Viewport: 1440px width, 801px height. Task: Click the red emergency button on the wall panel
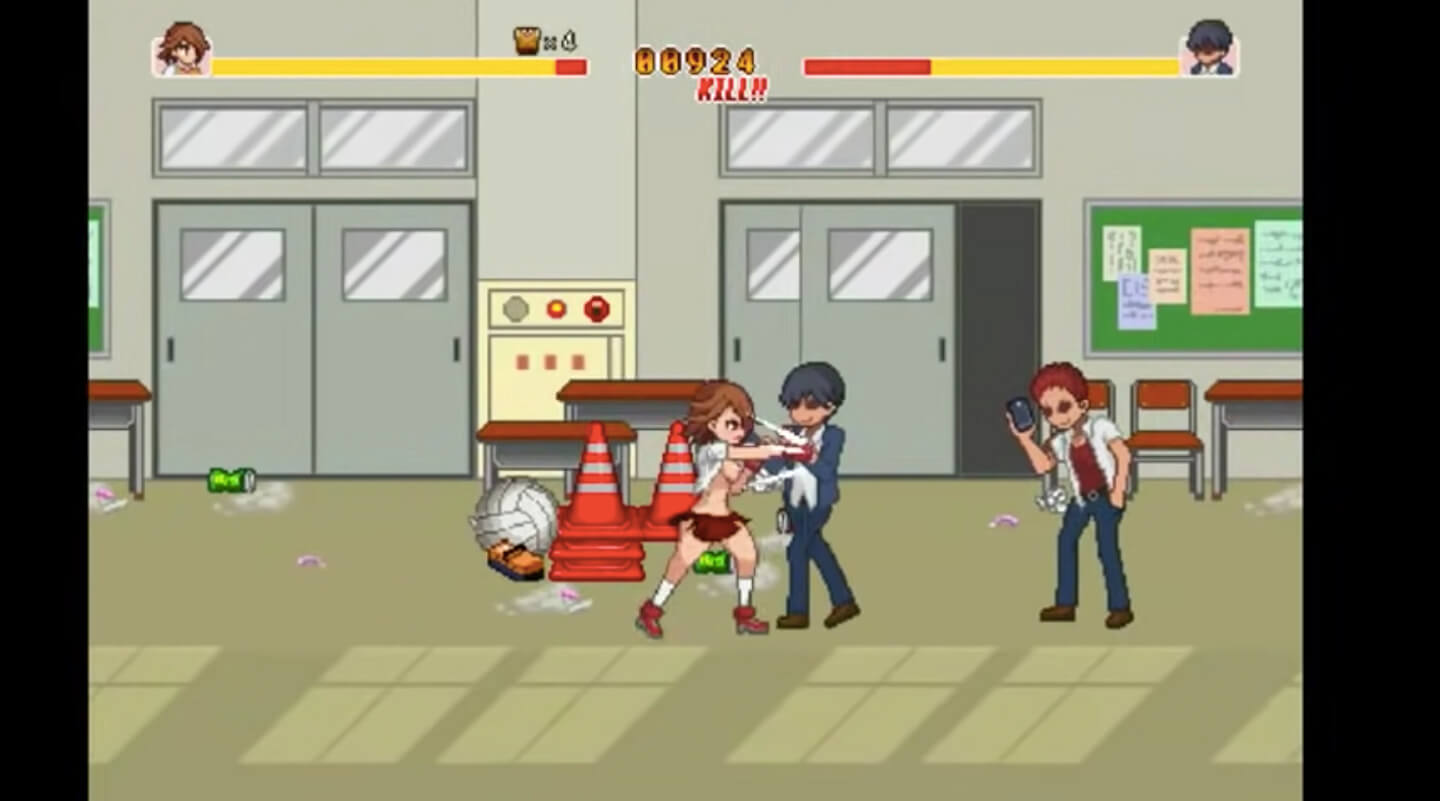pyautogui.click(x=597, y=309)
